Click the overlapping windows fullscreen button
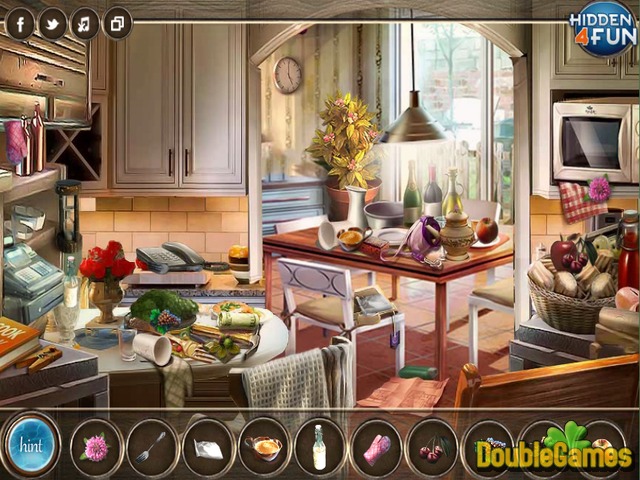This screenshot has width=640, height=480. [117, 23]
